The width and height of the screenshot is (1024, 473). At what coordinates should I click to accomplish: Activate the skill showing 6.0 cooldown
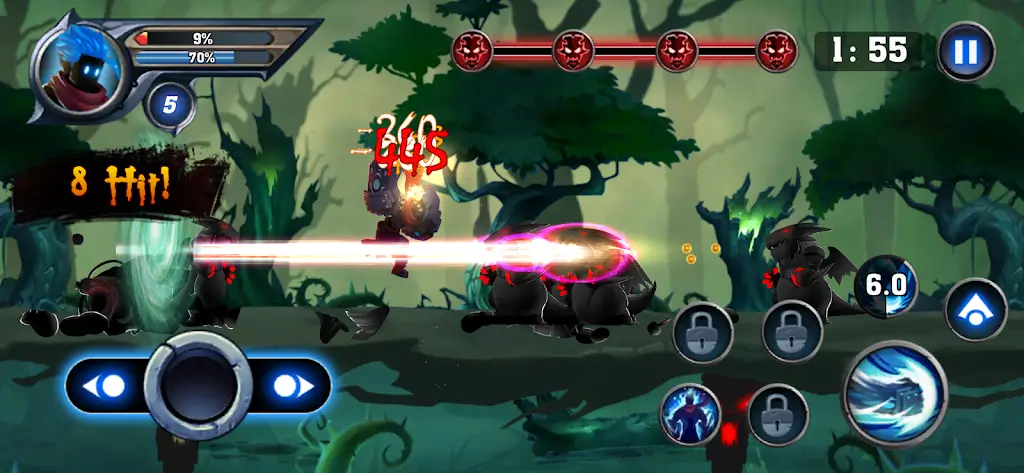885,287
